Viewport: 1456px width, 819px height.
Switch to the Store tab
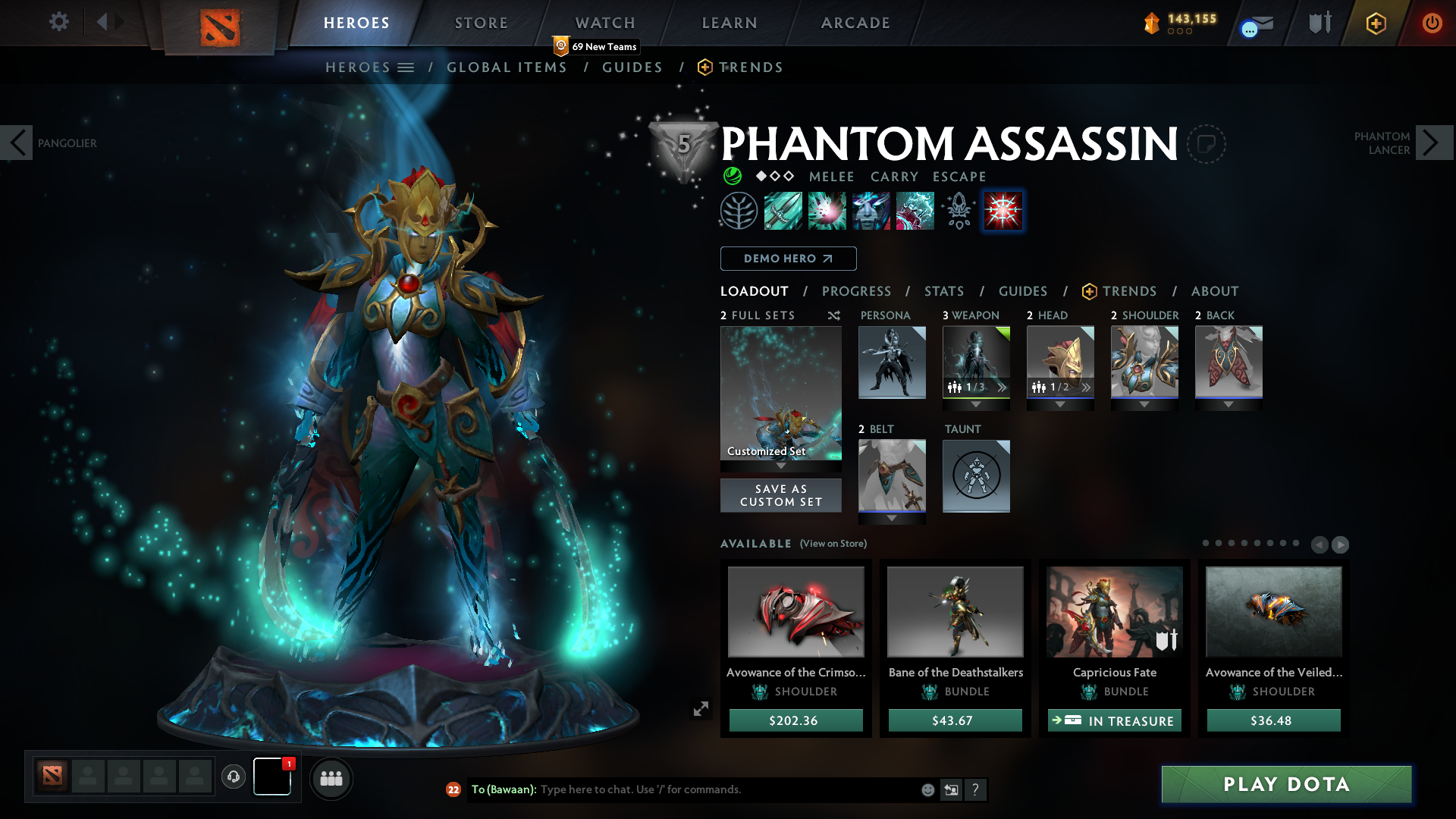pos(481,23)
